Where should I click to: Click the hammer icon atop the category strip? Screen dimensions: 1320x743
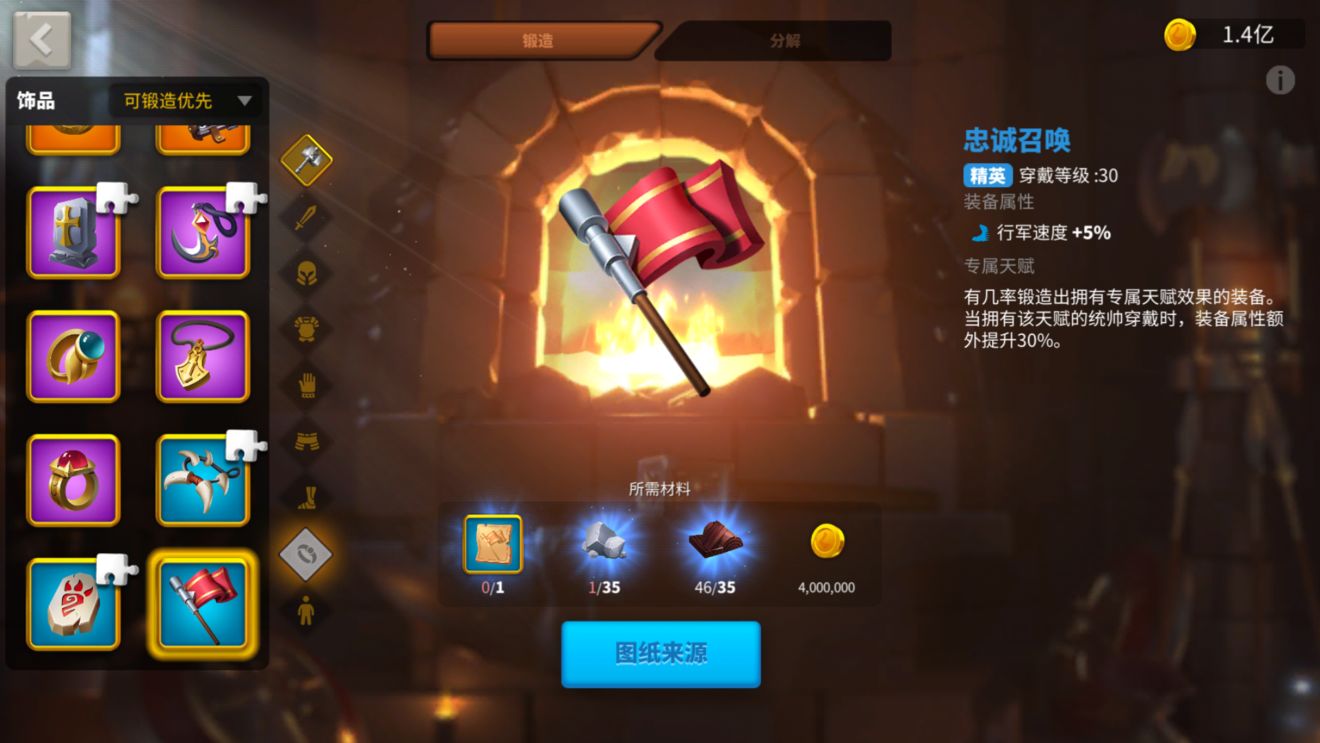tap(307, 160)
